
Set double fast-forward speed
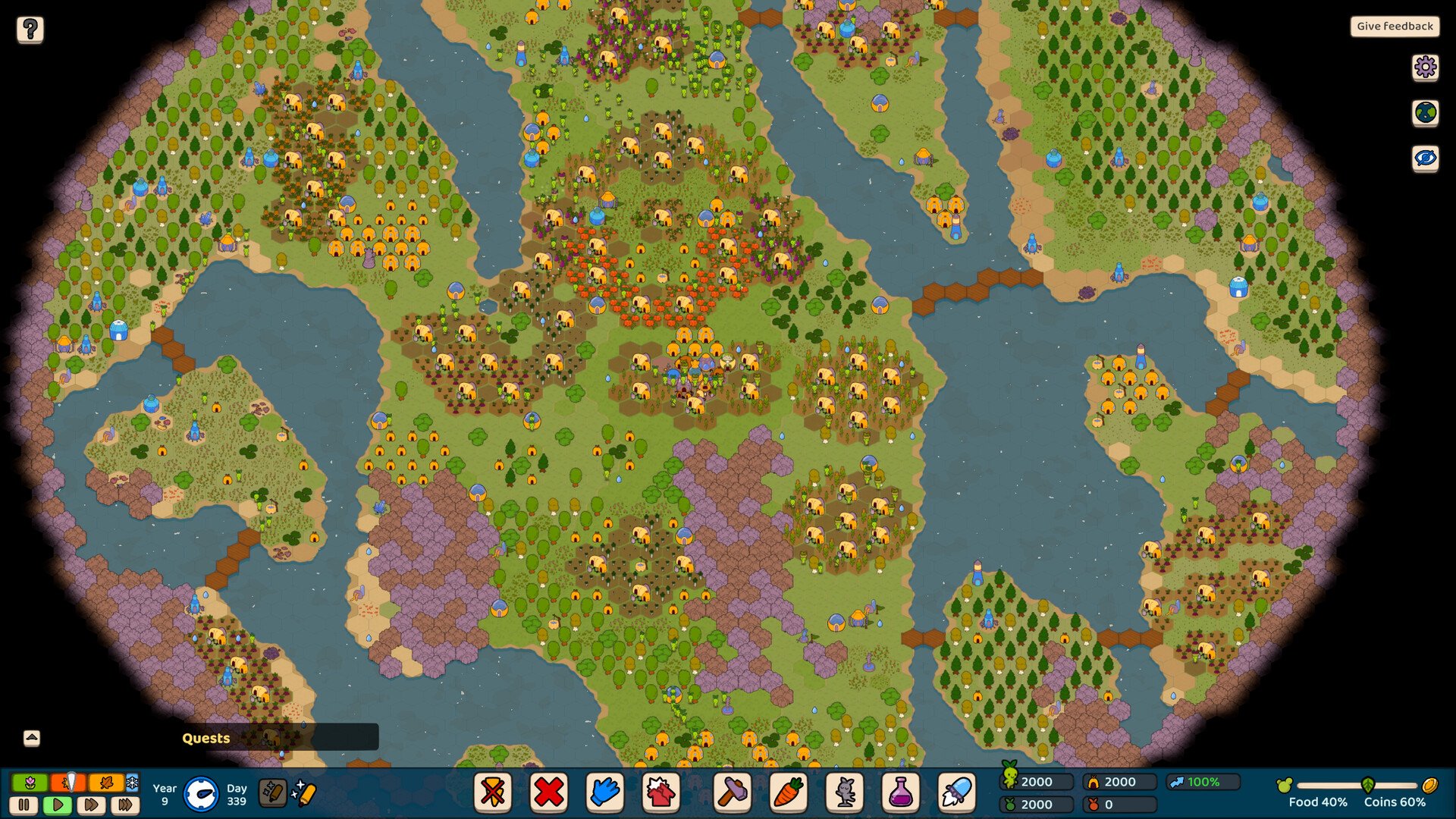(x=91, y=805)
